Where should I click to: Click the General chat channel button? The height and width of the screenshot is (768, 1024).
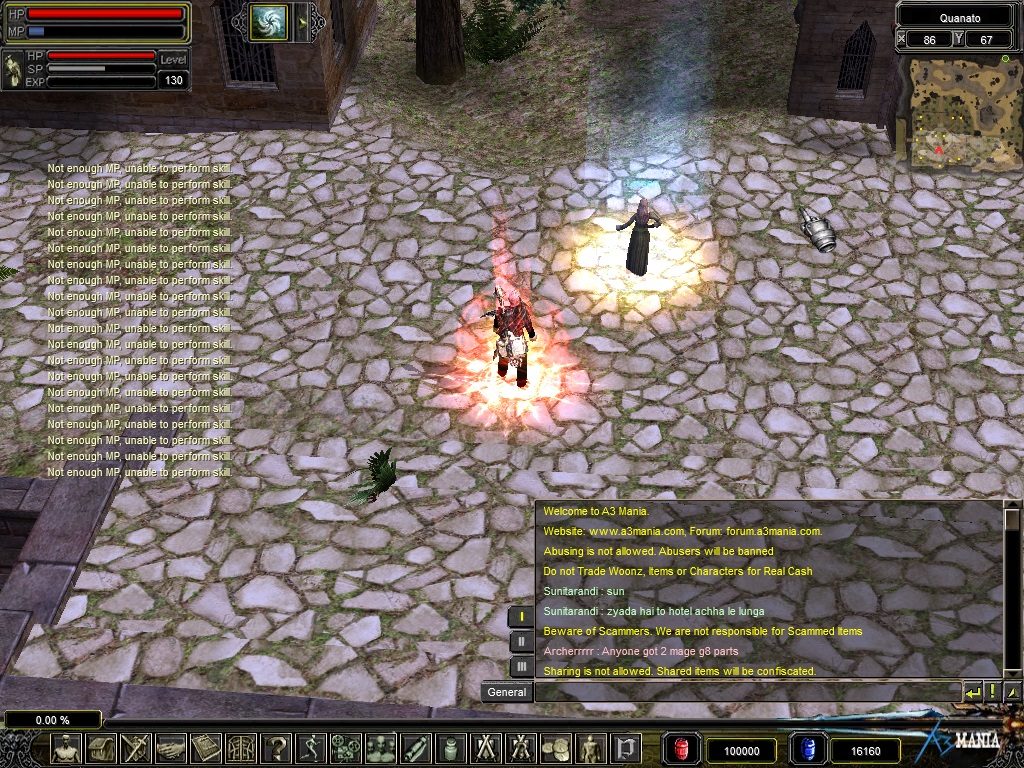click(507, 692)
